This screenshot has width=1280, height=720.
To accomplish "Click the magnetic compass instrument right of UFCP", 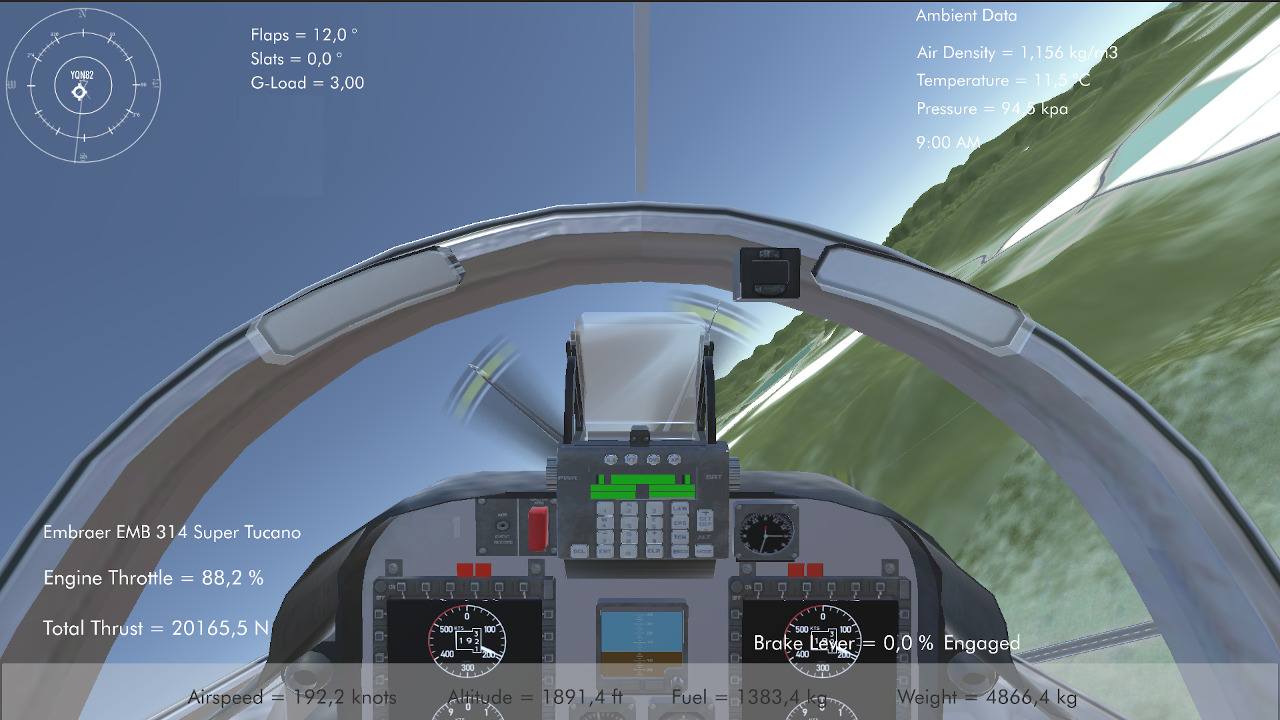I will pyautogui.click(x=768, y=532).
